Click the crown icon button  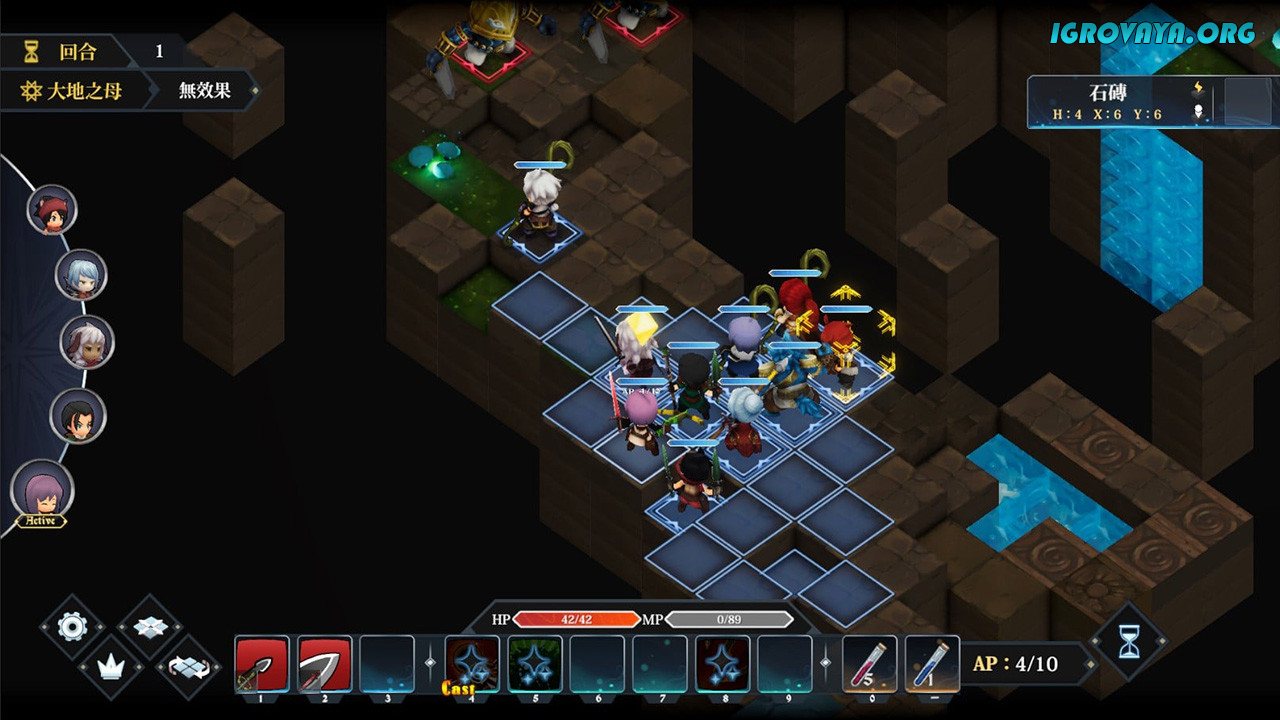[110, 666]
